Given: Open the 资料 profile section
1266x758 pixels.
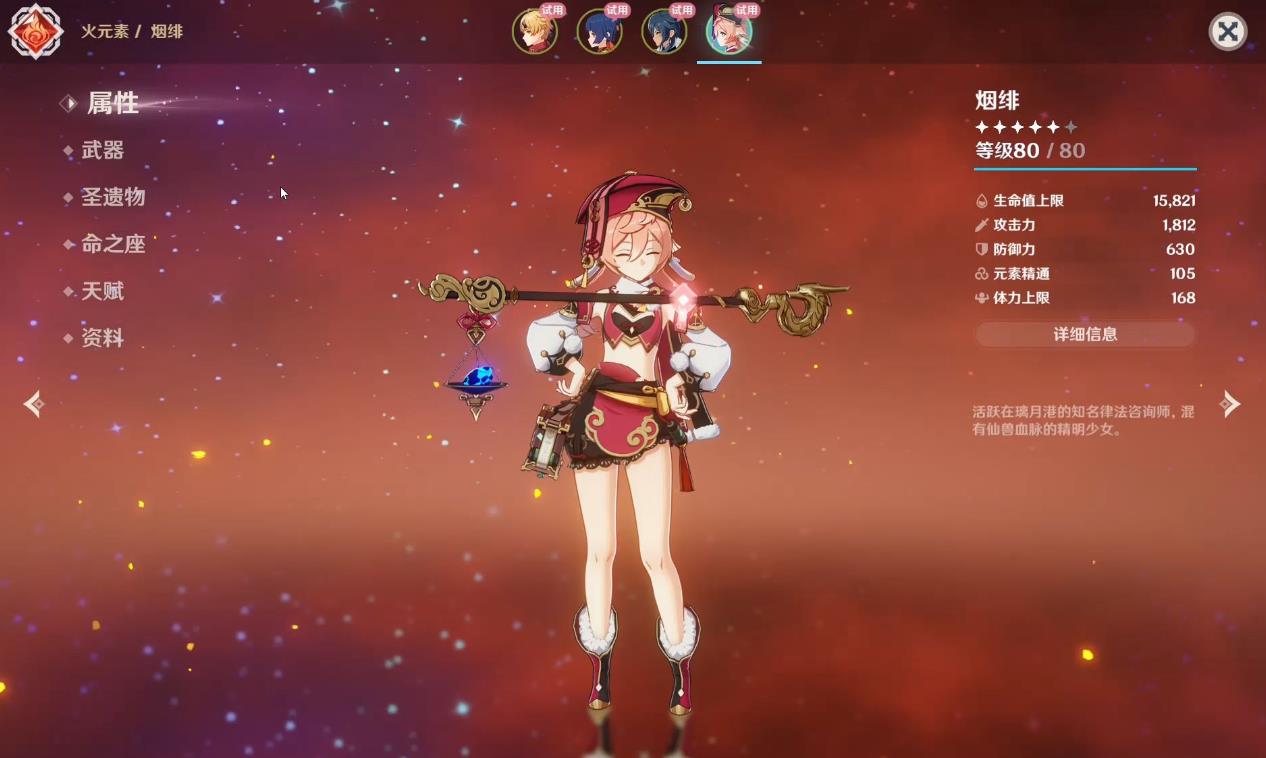Looking at the screenshot, I should click(103, 338).
